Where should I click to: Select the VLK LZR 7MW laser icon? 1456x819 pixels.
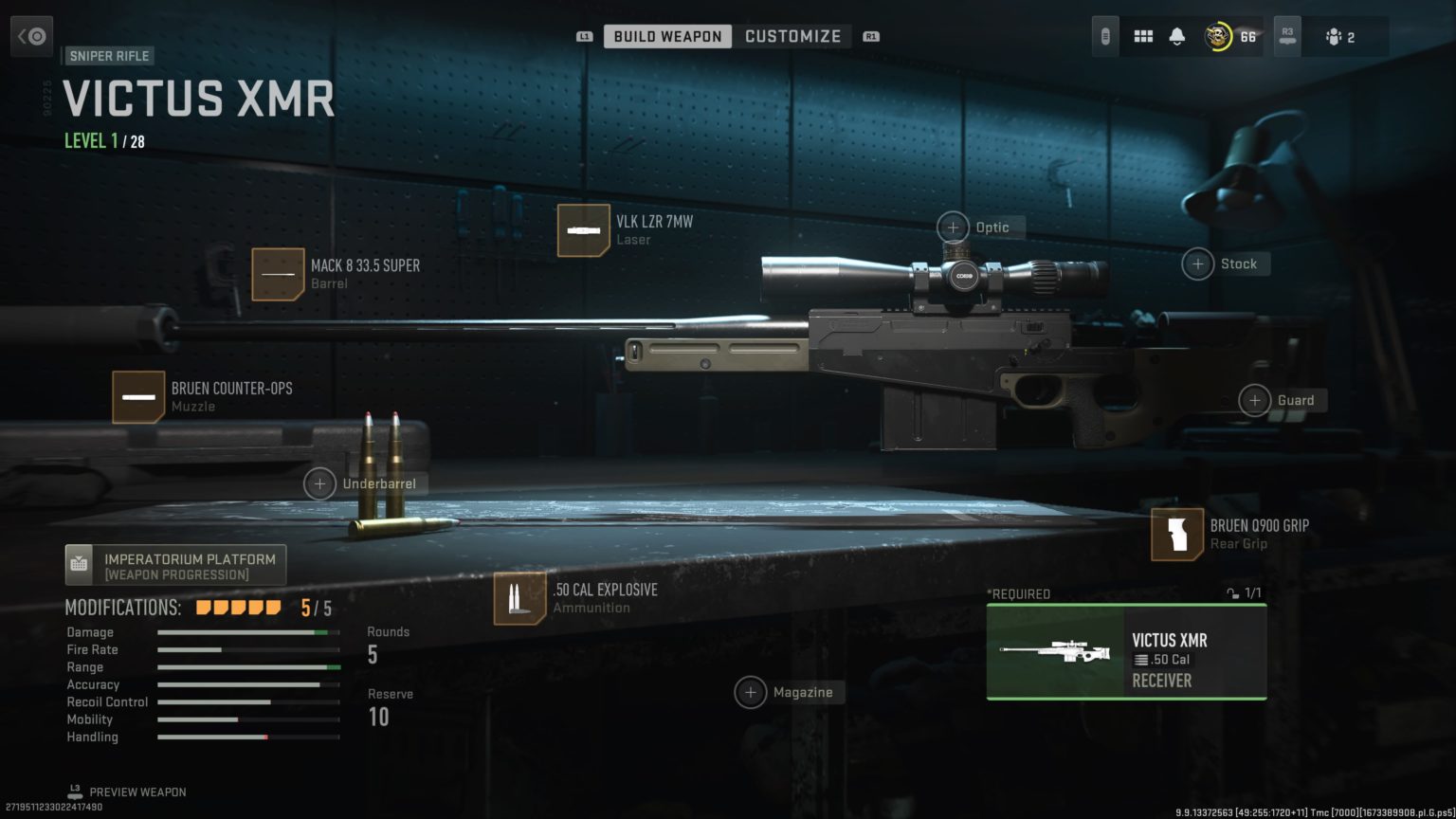click(584, 230)
